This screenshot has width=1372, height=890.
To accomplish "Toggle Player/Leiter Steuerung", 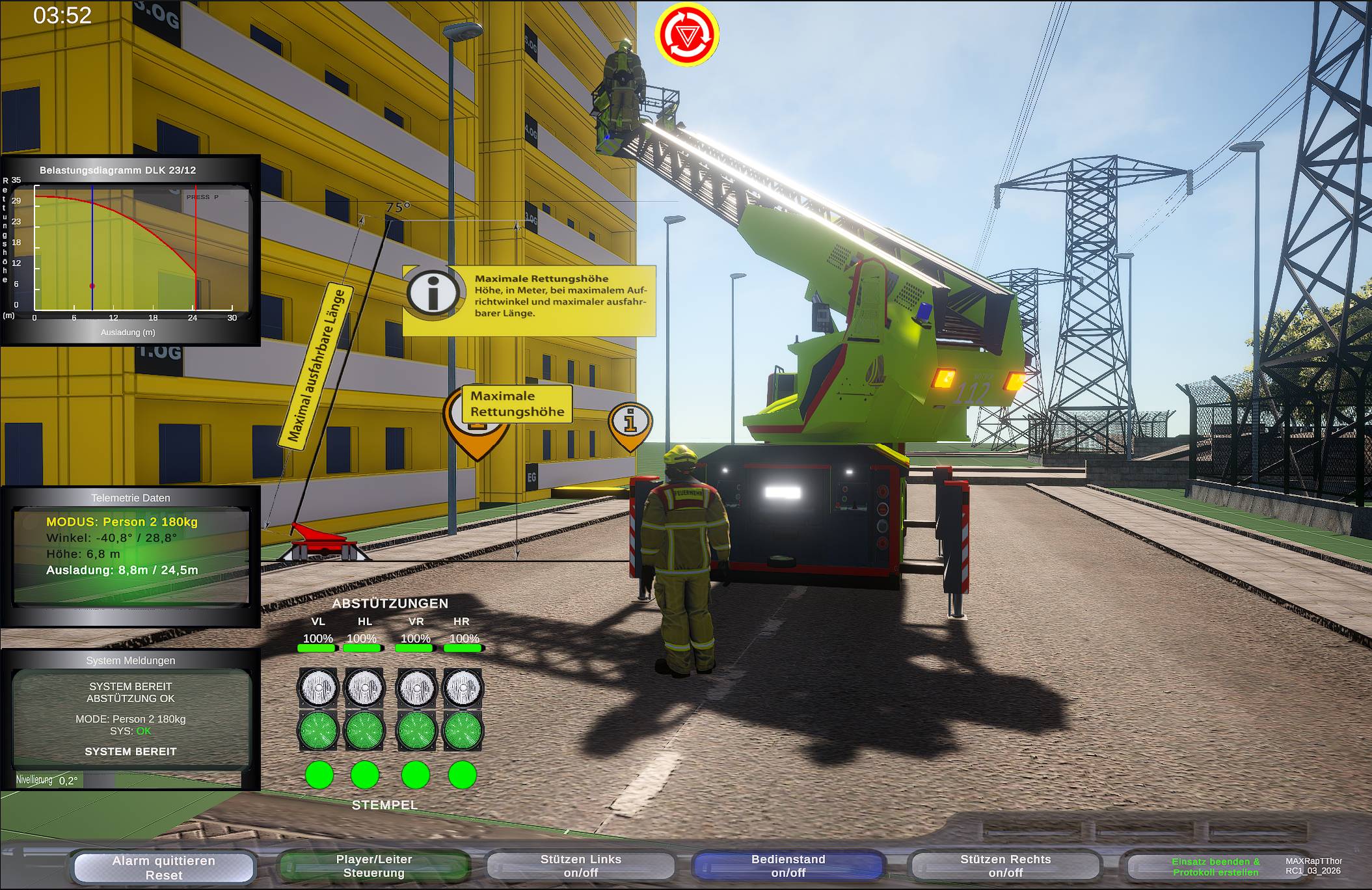I will pos(373,866).
